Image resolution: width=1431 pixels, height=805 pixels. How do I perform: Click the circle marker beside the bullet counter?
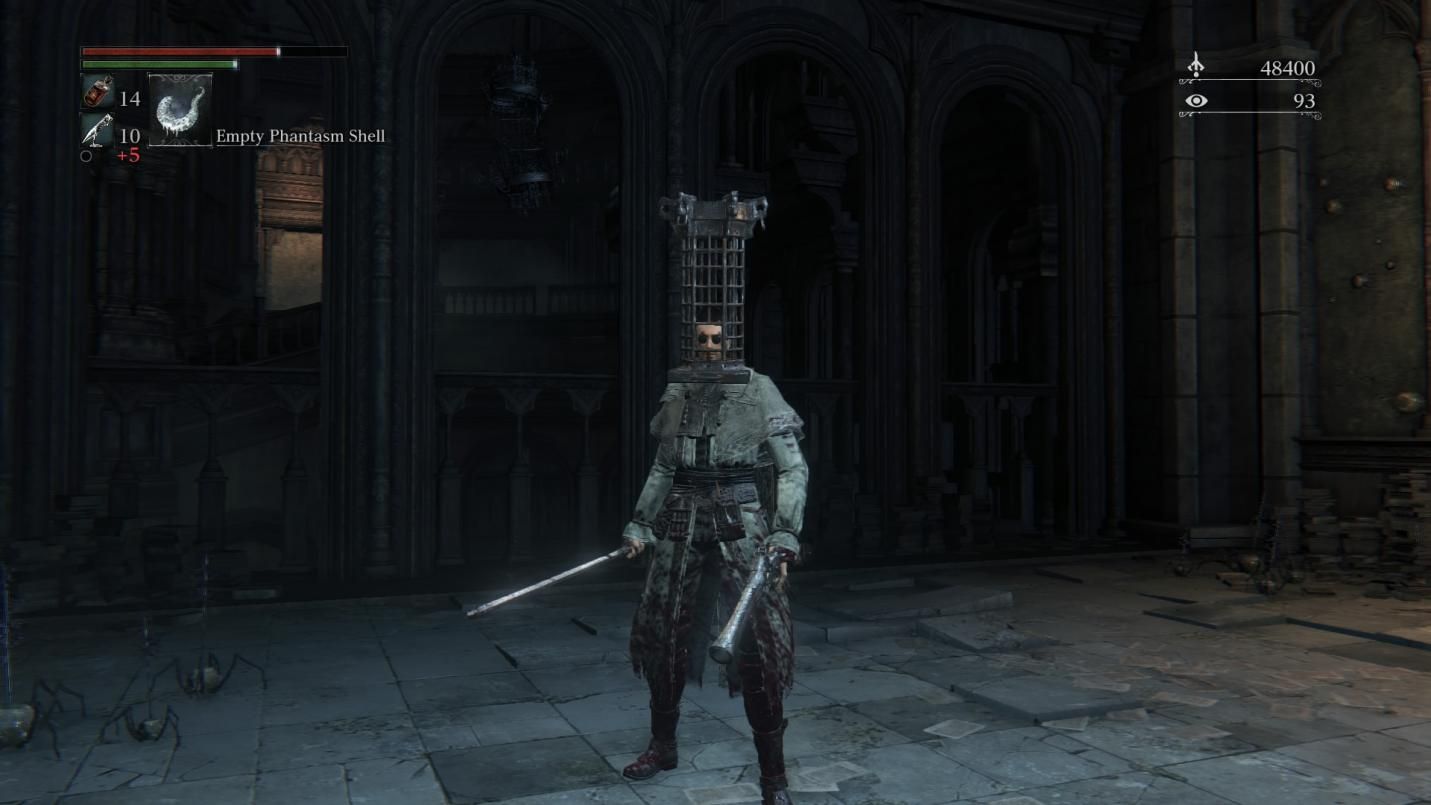click(86, 155)
